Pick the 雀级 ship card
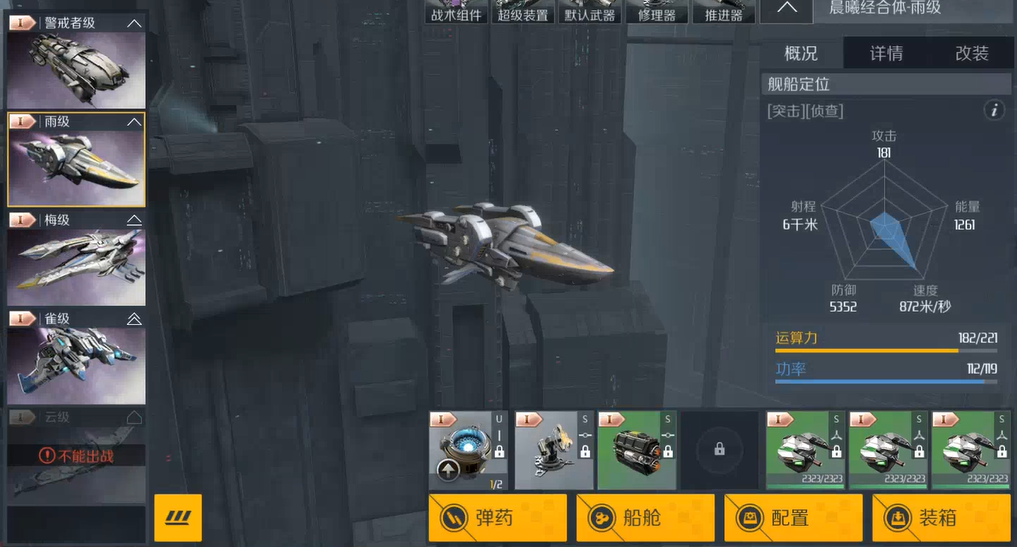The height and width of the screenshot is (547, 1017). [x=76, y=357]
